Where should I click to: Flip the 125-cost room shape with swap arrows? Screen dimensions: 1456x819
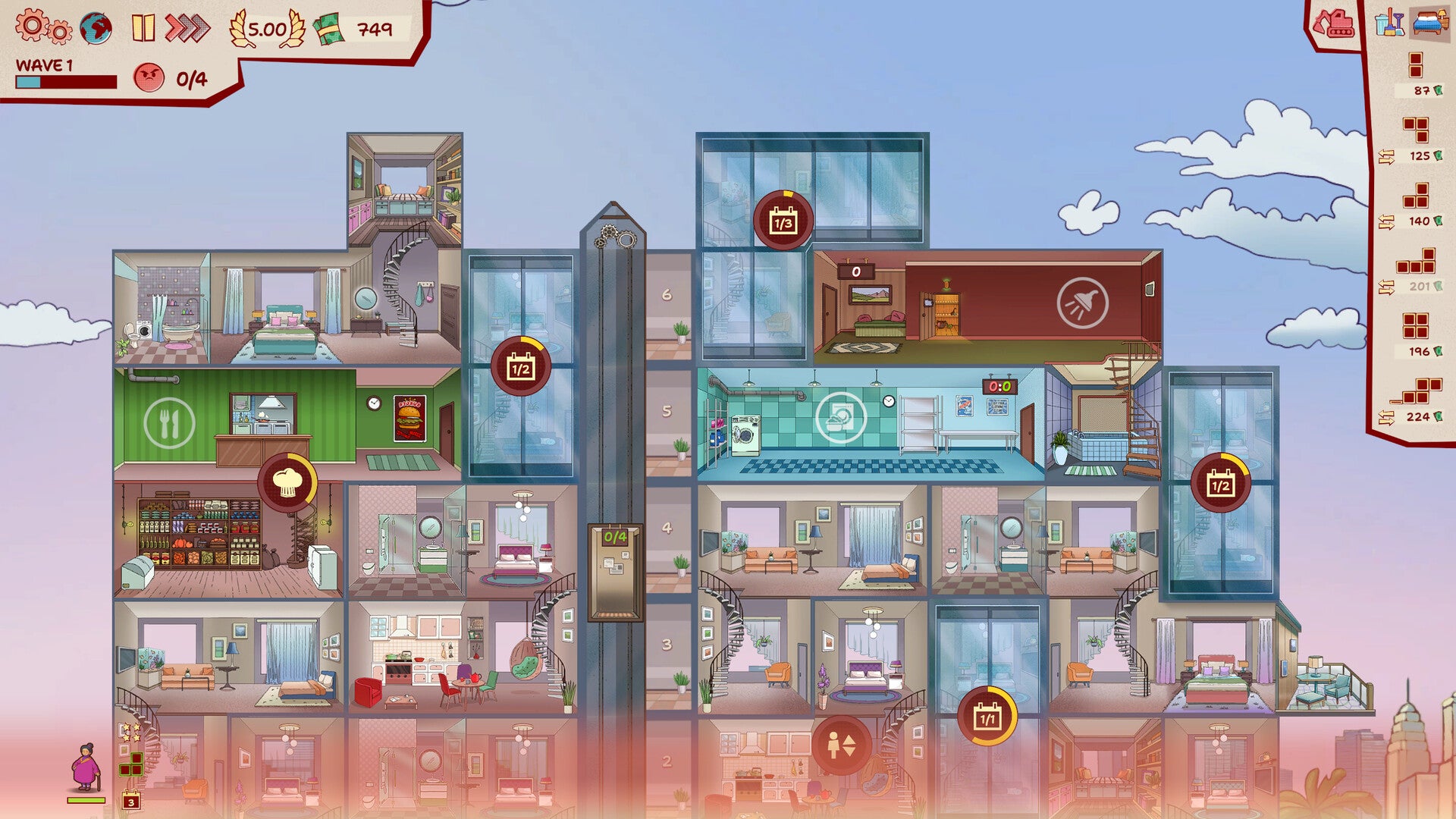click(1386, 157)
